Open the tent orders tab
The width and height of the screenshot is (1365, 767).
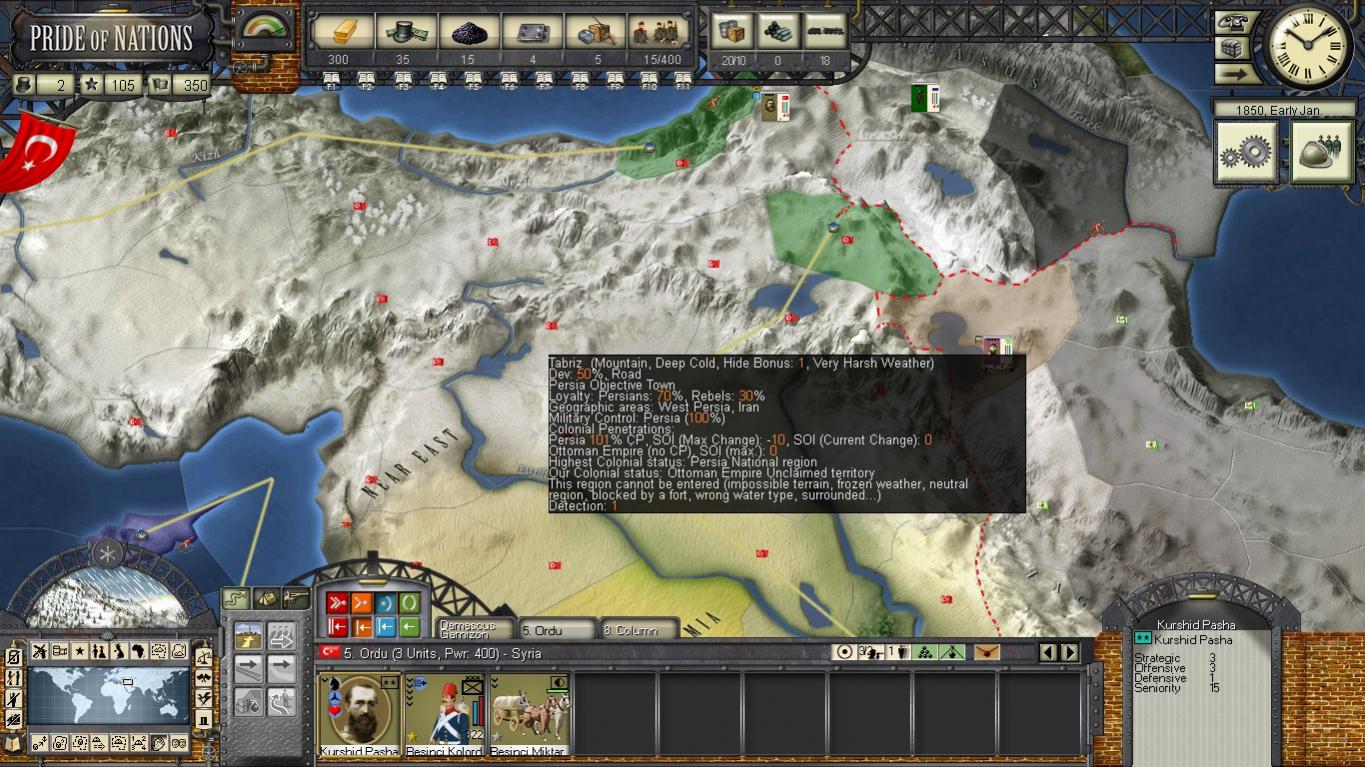(x=266, y=598)
